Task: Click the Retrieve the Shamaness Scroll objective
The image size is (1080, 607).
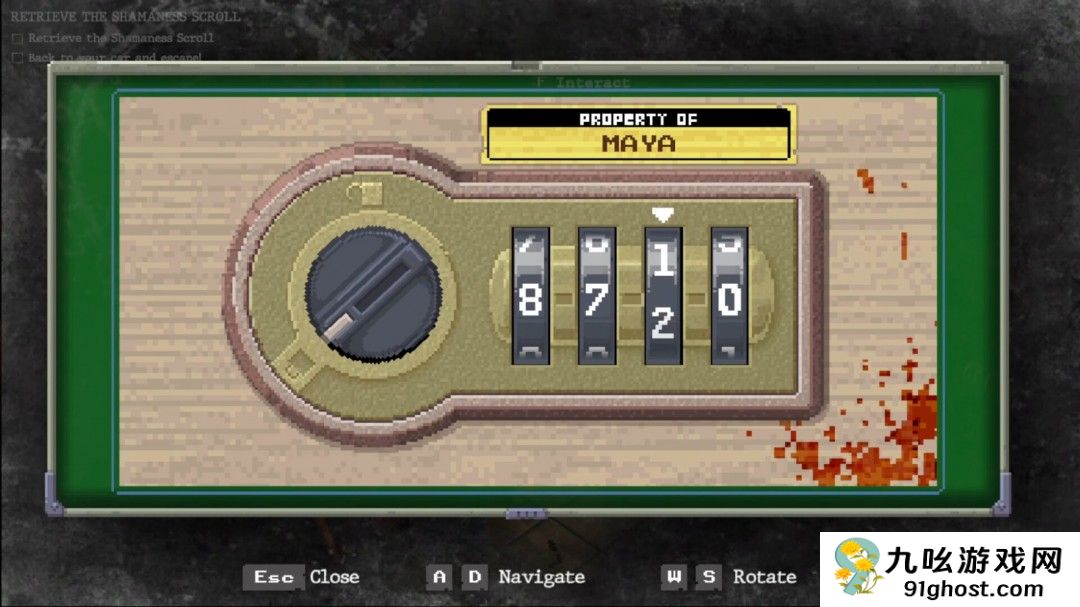Action: tap(120, 38)
